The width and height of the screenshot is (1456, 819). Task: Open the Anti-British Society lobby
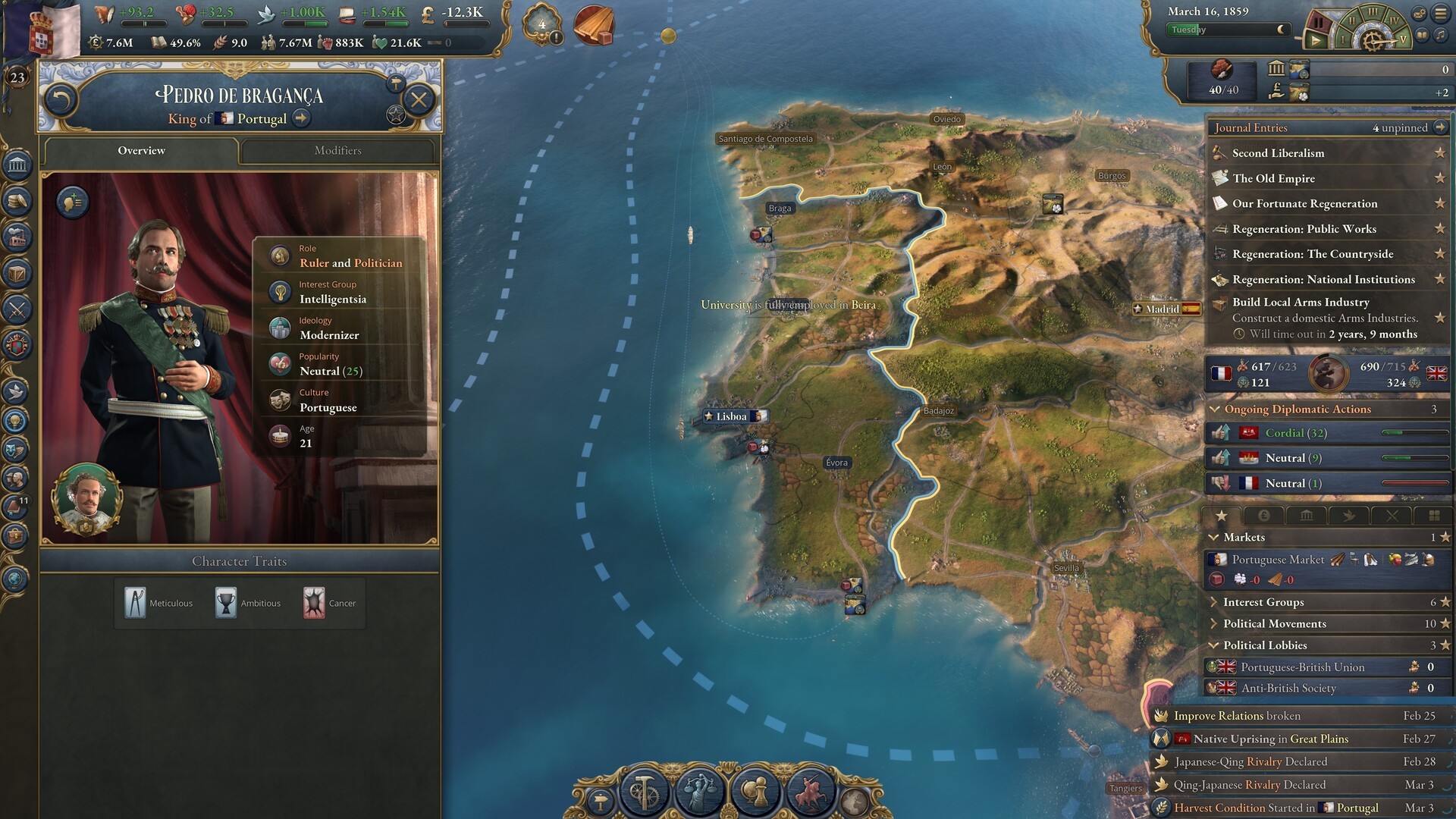[1288, 688]
